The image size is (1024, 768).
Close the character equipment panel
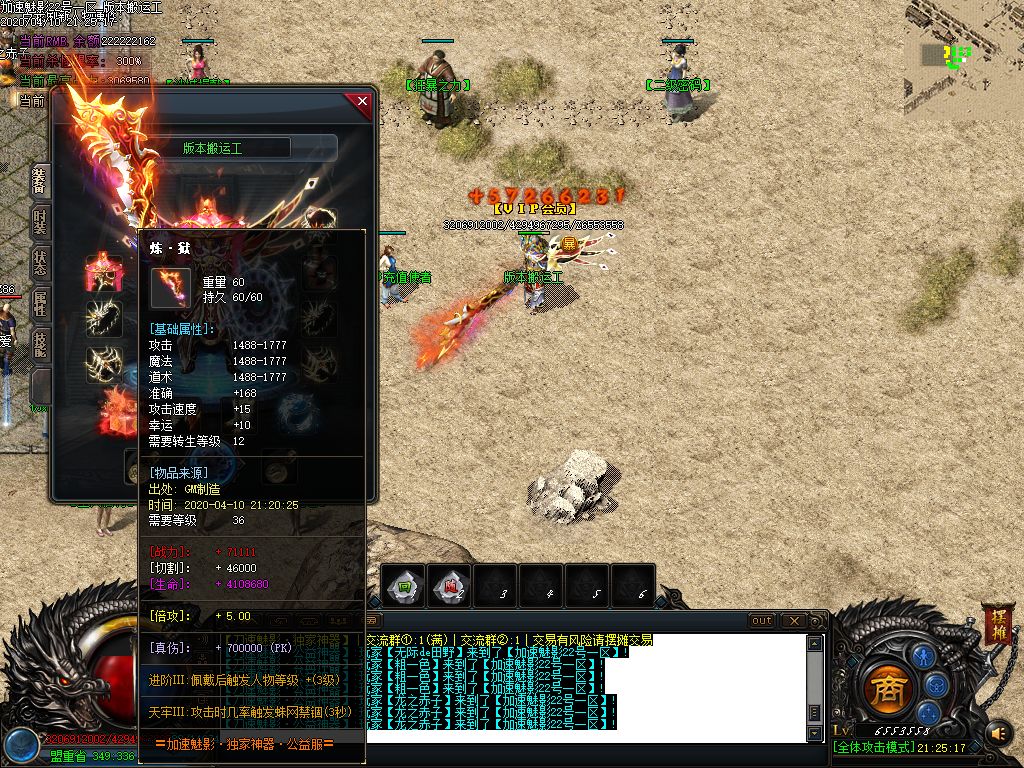tap(361, 102)
